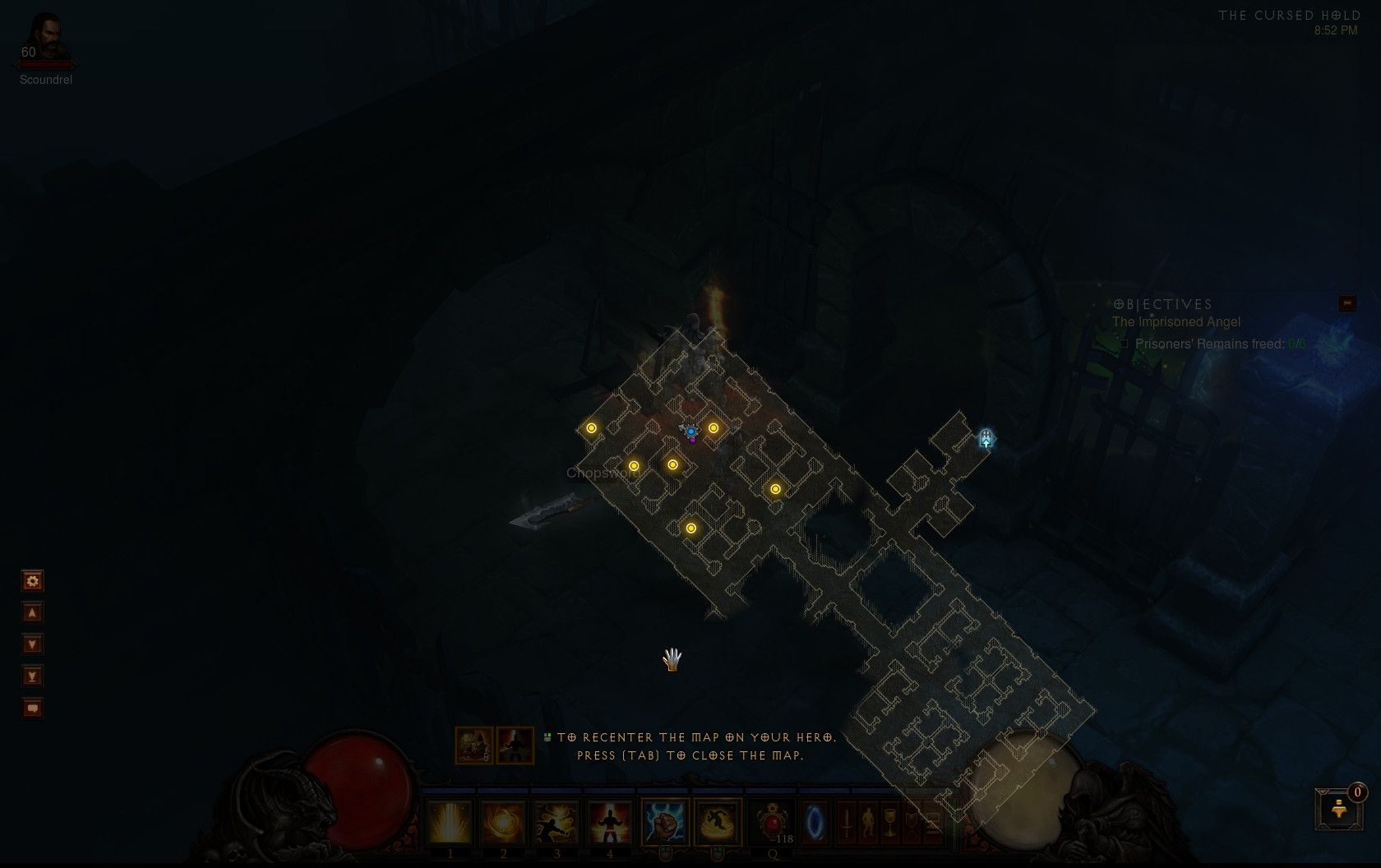This screenshot has width=1381, height=868.
Task: Click the town portal icon
Action: click(815, 822)
